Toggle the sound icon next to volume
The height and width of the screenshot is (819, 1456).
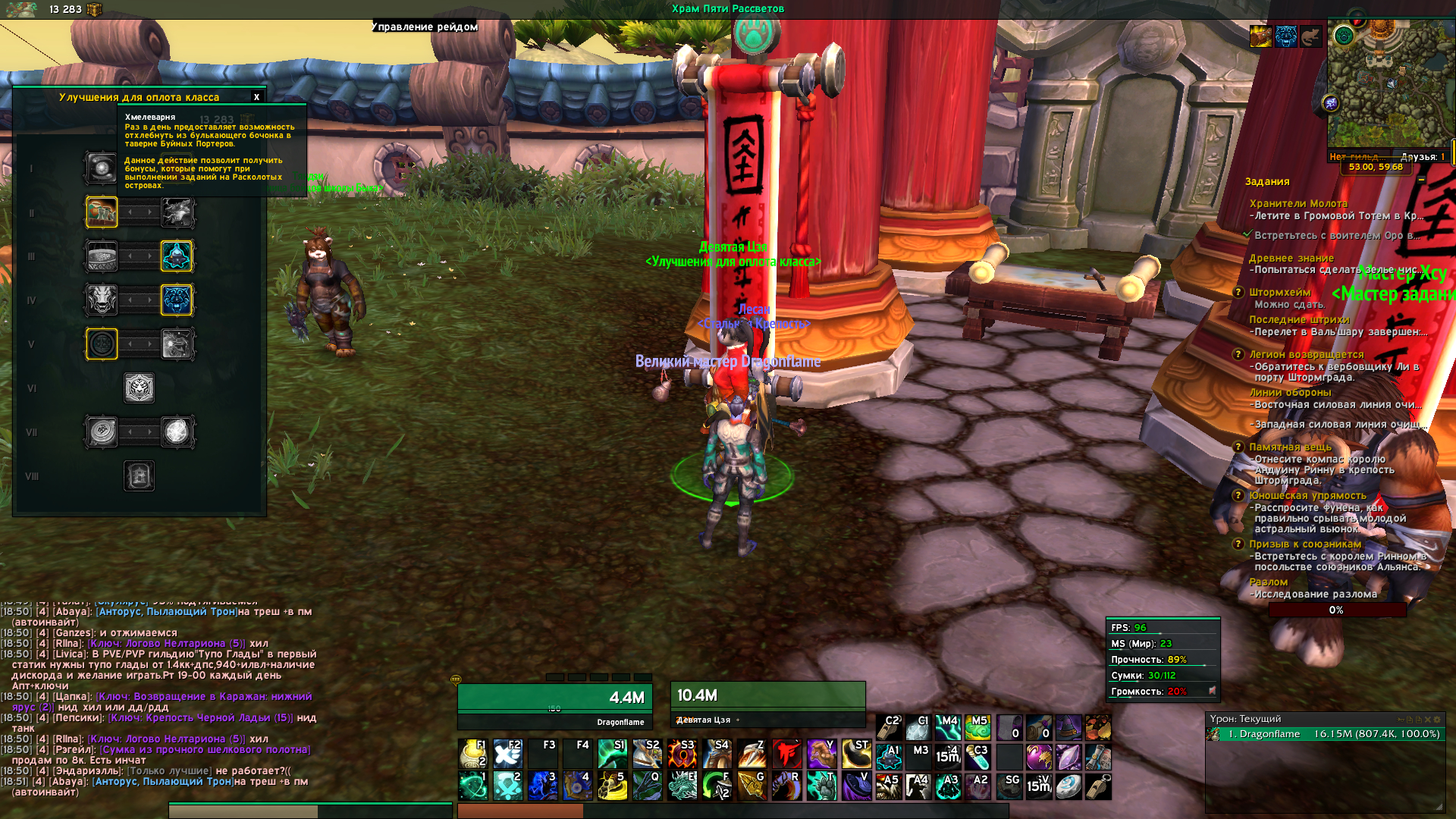(x=1212, y=691)
